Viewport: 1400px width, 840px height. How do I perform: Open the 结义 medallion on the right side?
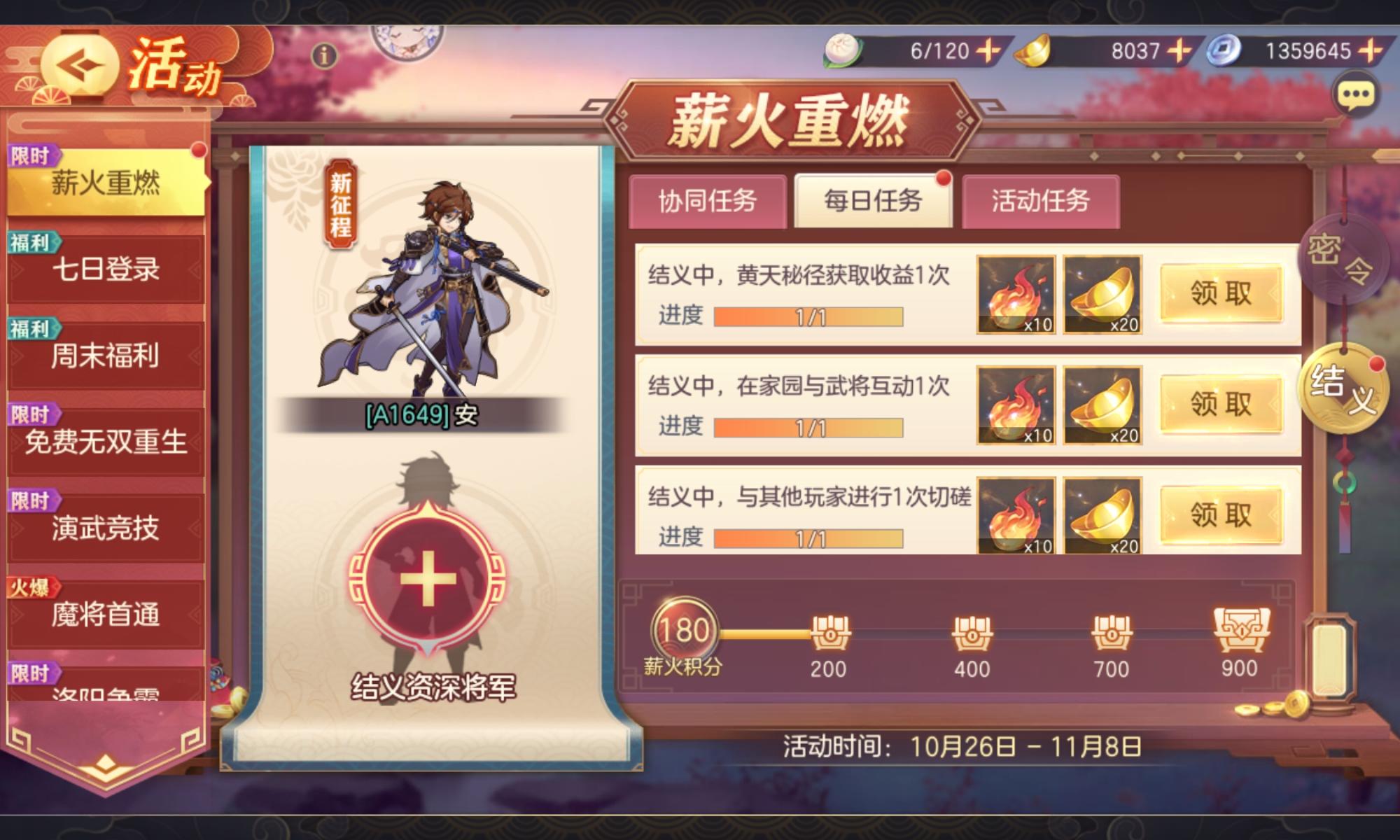point(1345,388)
